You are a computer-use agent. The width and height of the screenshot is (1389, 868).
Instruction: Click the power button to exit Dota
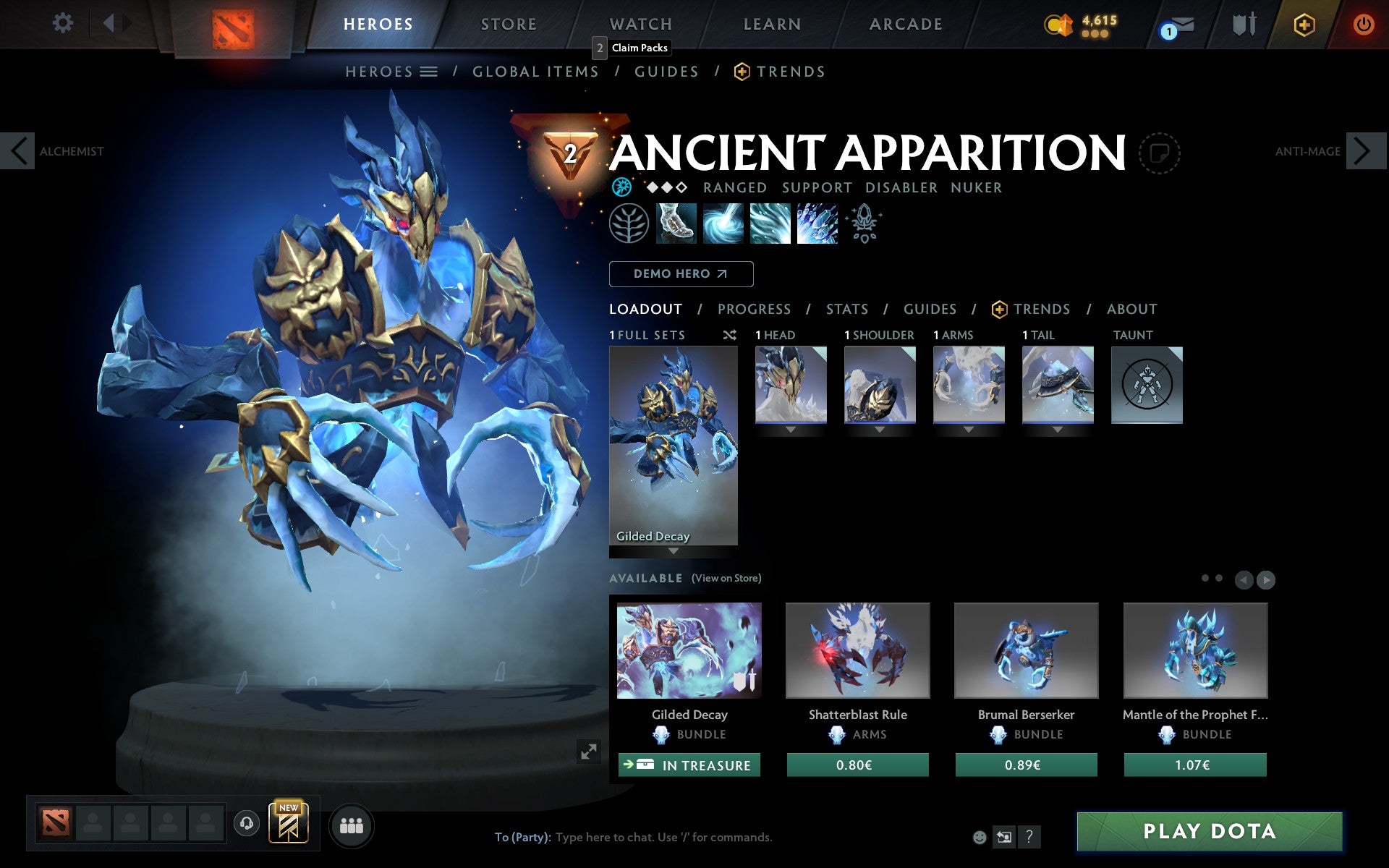click(1362, 24)
